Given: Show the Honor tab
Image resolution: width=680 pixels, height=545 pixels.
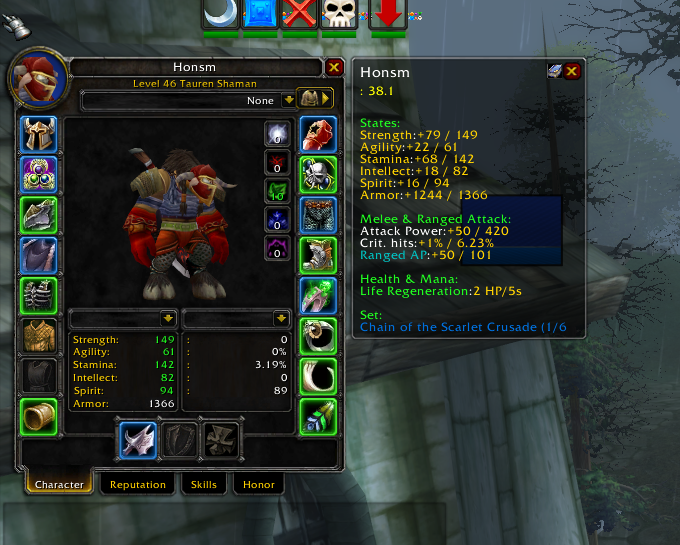Looking at the screenshot, I should [x=258, y=485].
